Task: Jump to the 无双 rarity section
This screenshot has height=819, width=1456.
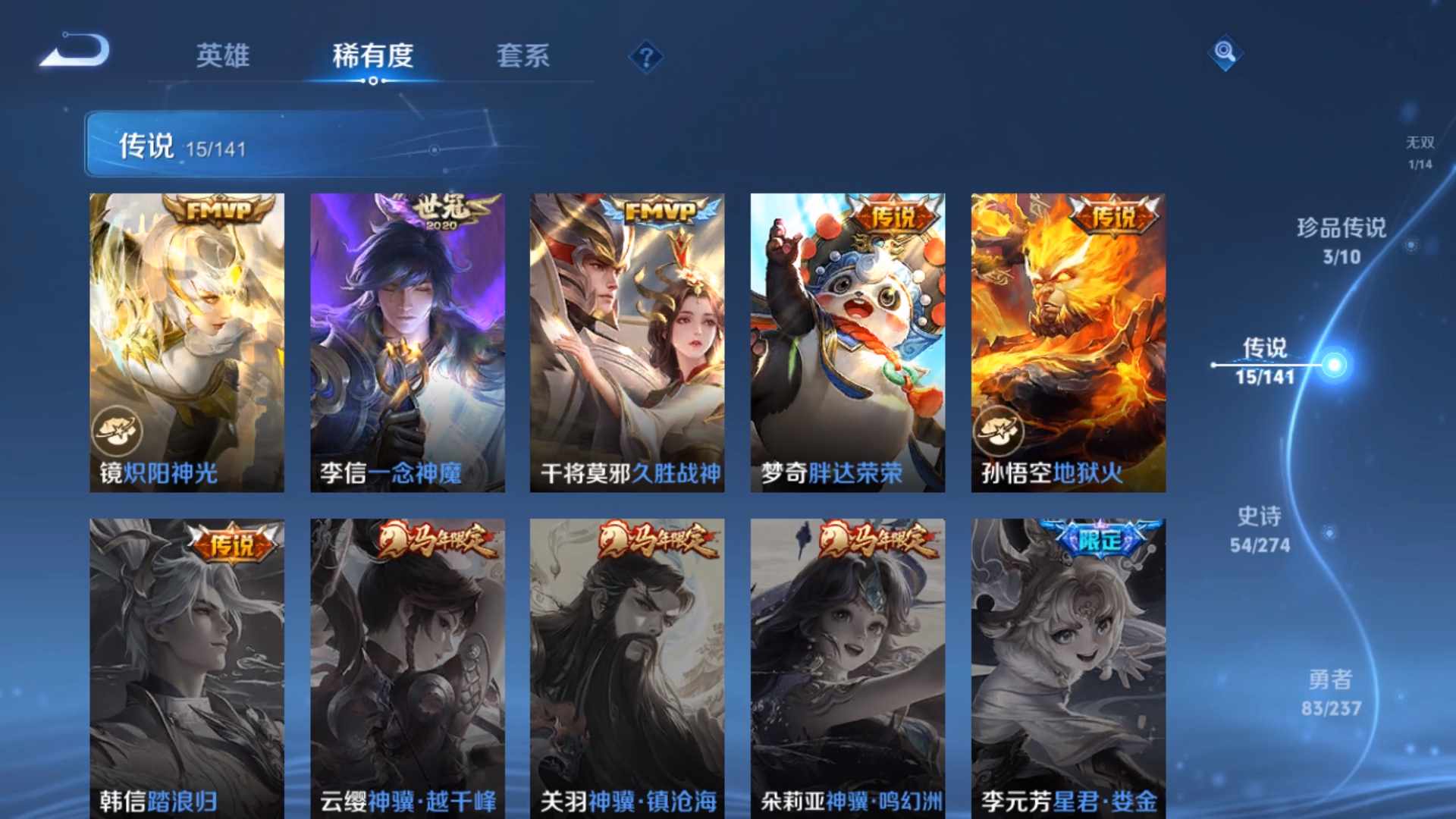Action: (x=1420, y=152)
